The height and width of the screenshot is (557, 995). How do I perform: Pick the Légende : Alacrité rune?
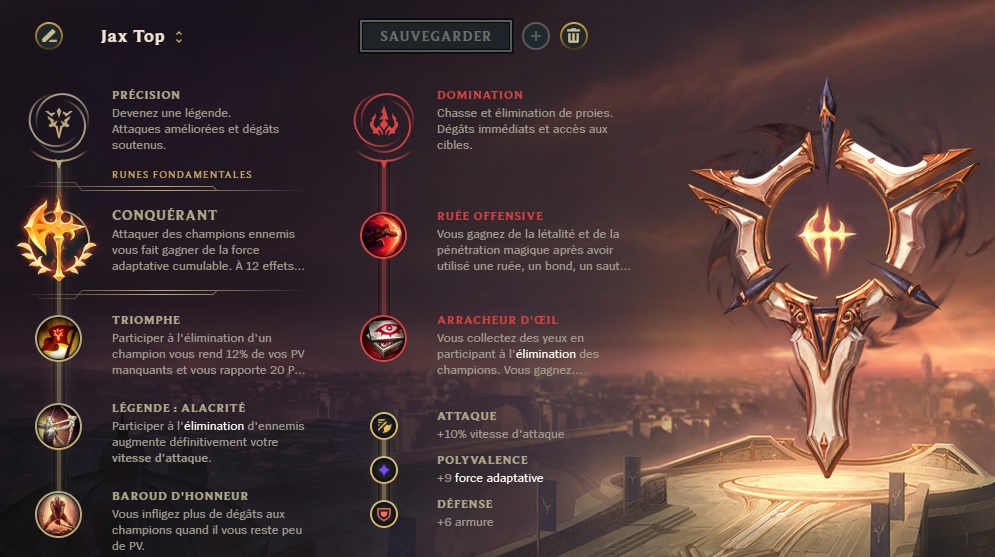tap(58, 426)
